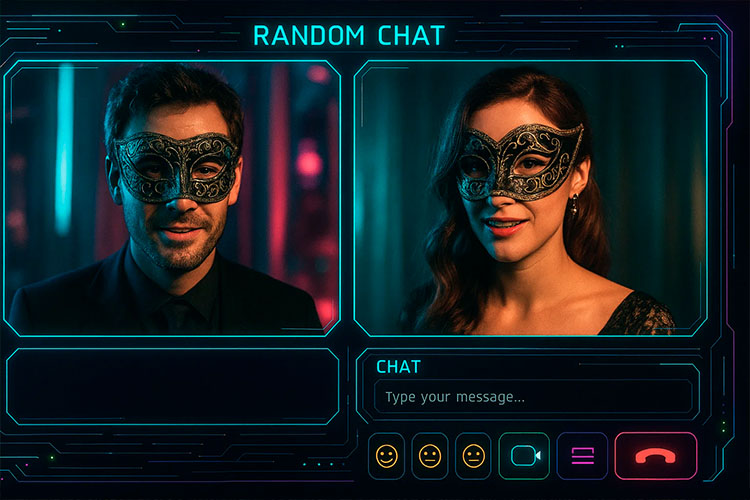Toggle the video camera button

(x=524, y=456)
